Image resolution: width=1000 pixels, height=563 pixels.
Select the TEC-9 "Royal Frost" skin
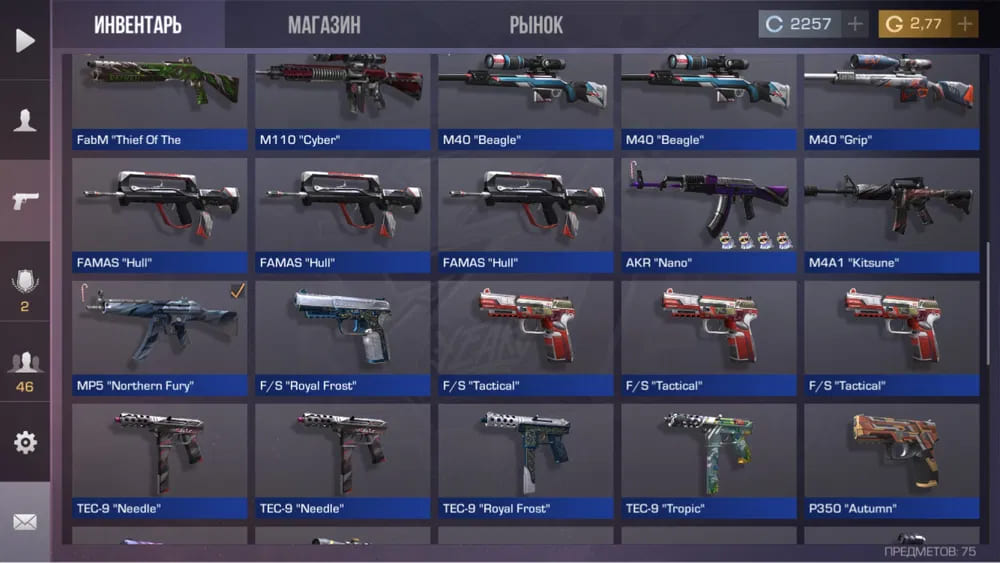[525, 458]
